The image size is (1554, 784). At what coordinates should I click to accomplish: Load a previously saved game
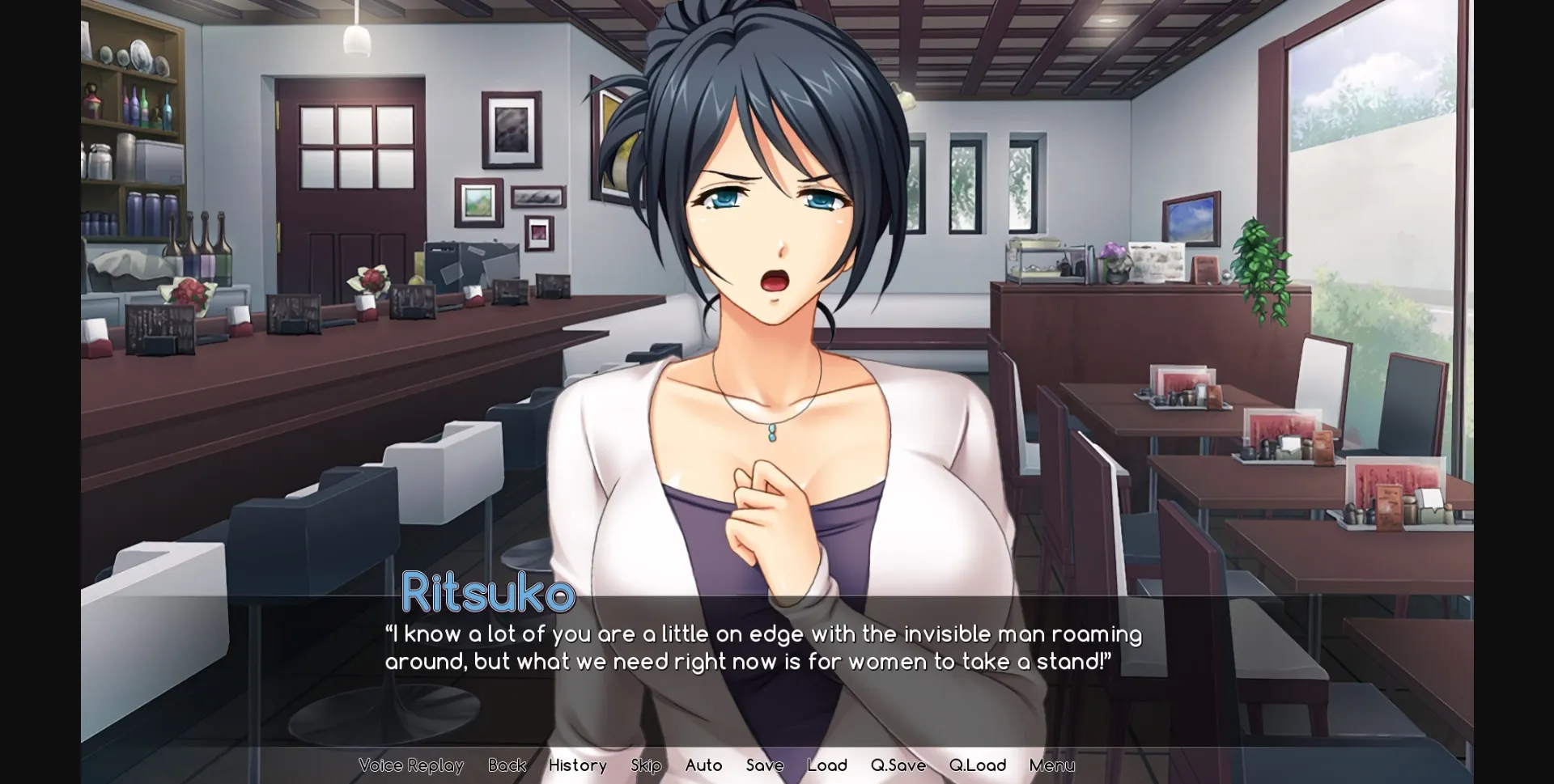point(827,765)
